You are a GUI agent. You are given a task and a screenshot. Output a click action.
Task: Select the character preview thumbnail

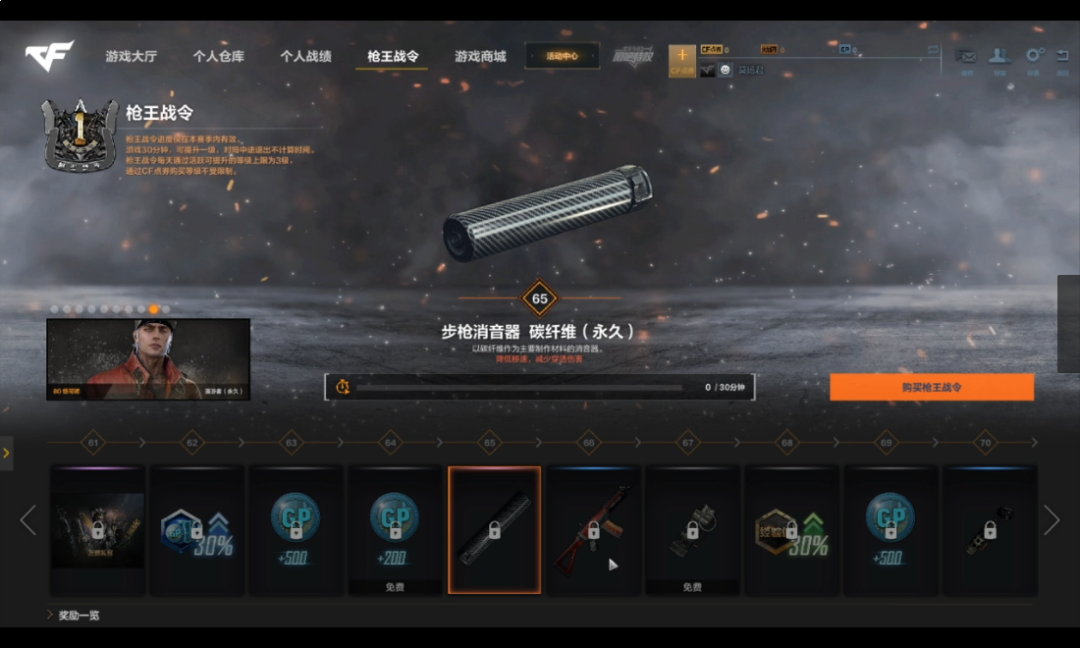pyautogui.click(x=148, y=359)
